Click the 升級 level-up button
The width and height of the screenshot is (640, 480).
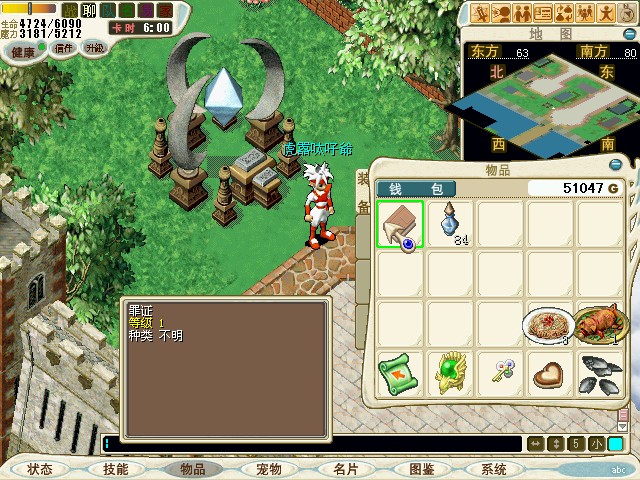click(x=94, y=47)
